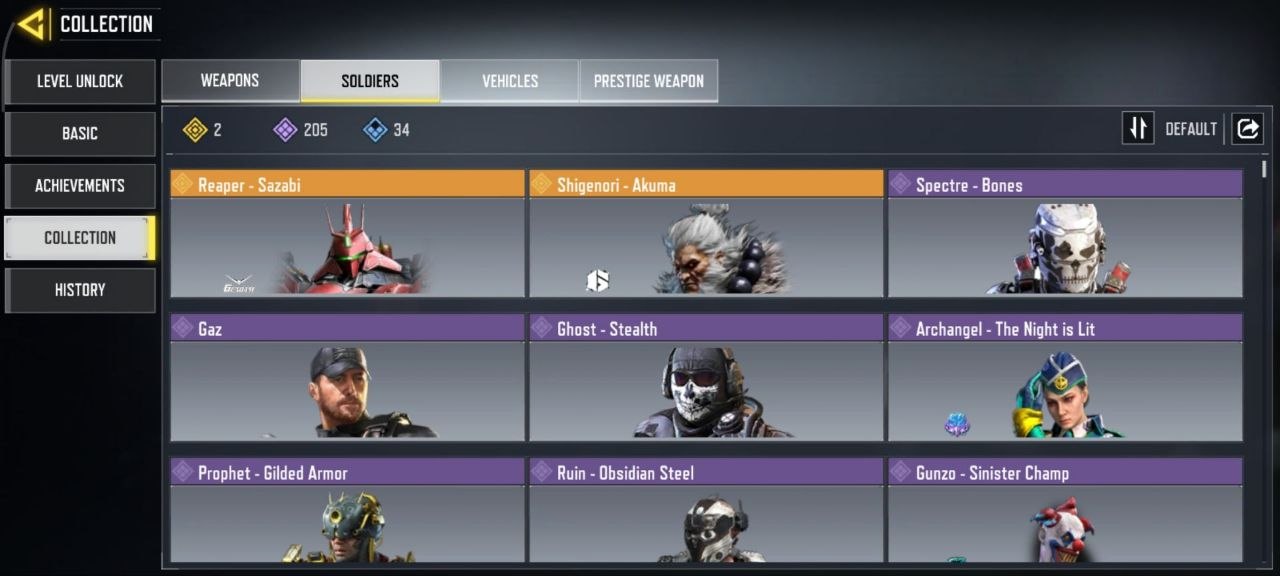Viewport: 1280px width, 576px height.
Task: Switch to the Weapons tab
Action: [x=230, y=81]
